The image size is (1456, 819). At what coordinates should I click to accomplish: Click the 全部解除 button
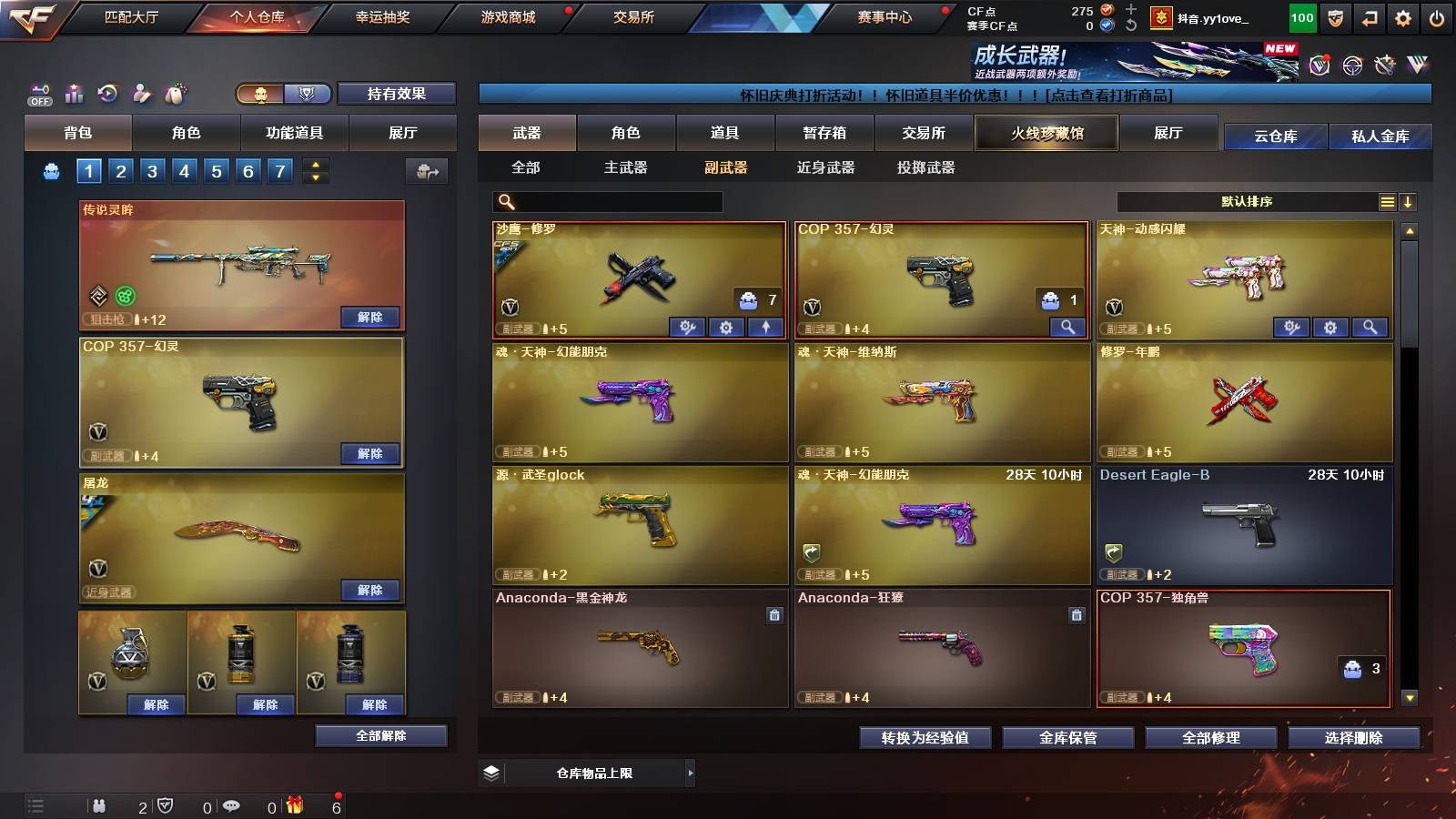pos(380,736)
